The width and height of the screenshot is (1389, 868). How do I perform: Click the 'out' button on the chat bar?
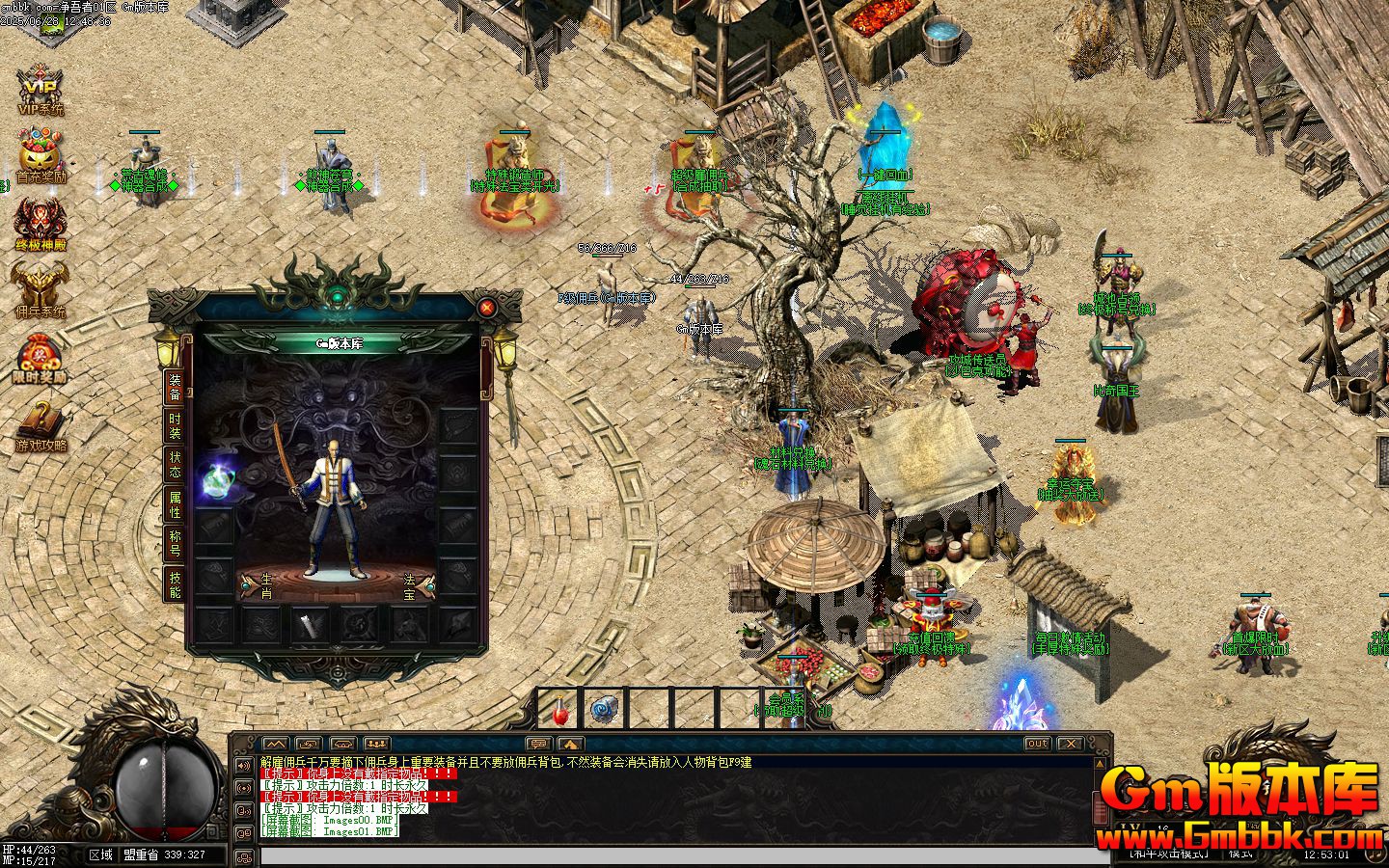[x=1037, y=744]
